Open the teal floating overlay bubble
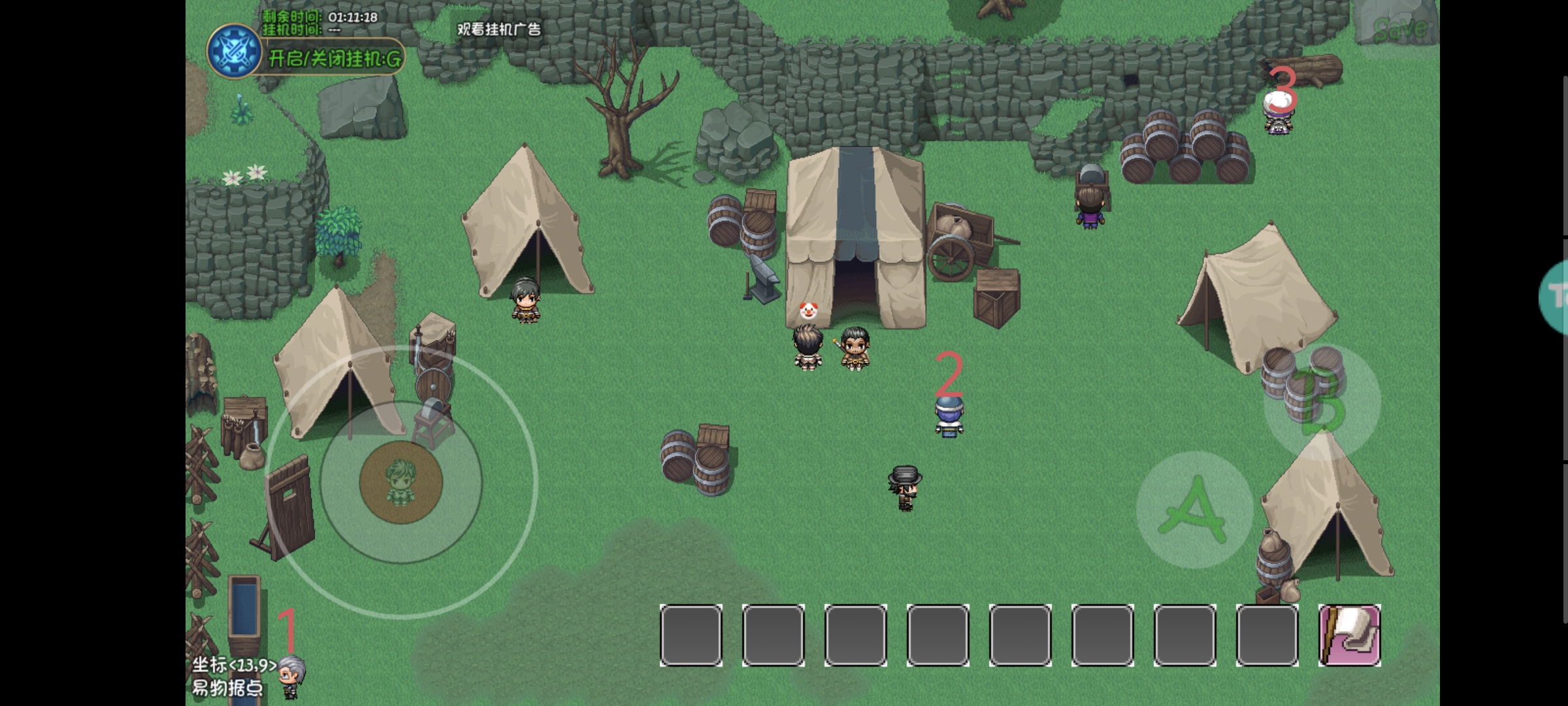This screenshot has height=706, width=1568. point(1555,298)
